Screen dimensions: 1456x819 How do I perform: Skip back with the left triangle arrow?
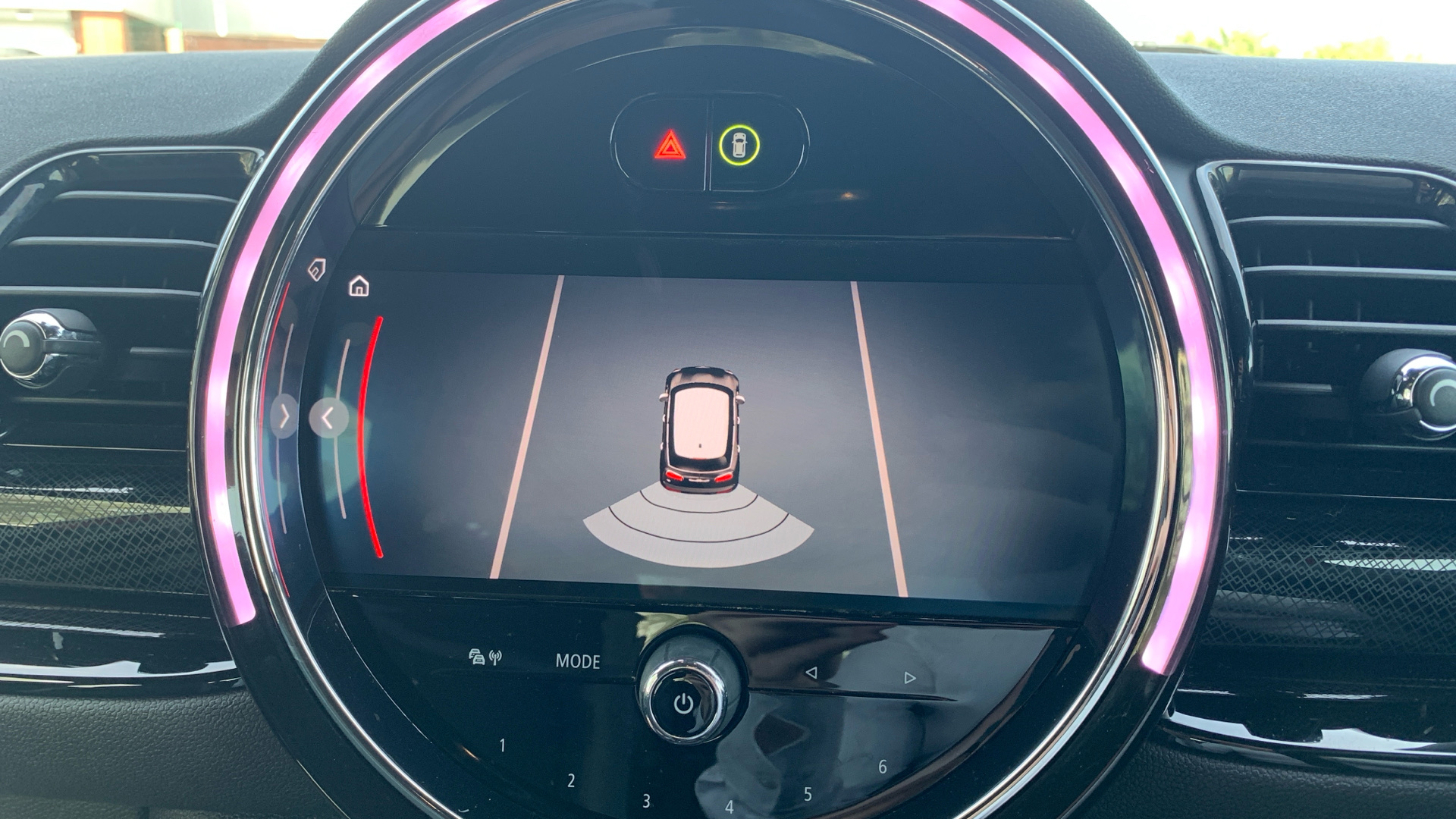pyautogui.click(x=811, y=673)
